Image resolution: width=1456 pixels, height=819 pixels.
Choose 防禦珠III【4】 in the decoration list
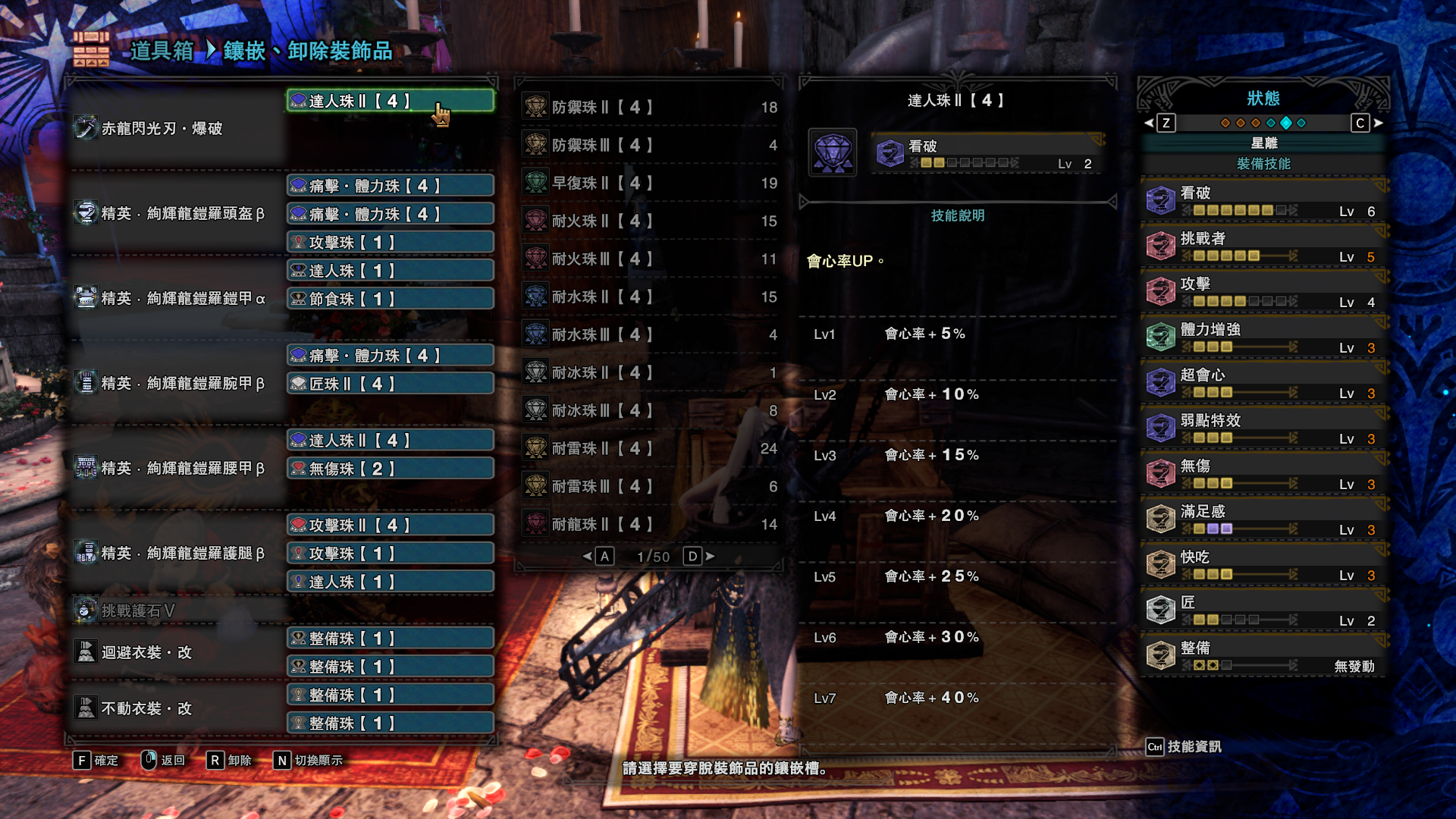click(649, 145)
